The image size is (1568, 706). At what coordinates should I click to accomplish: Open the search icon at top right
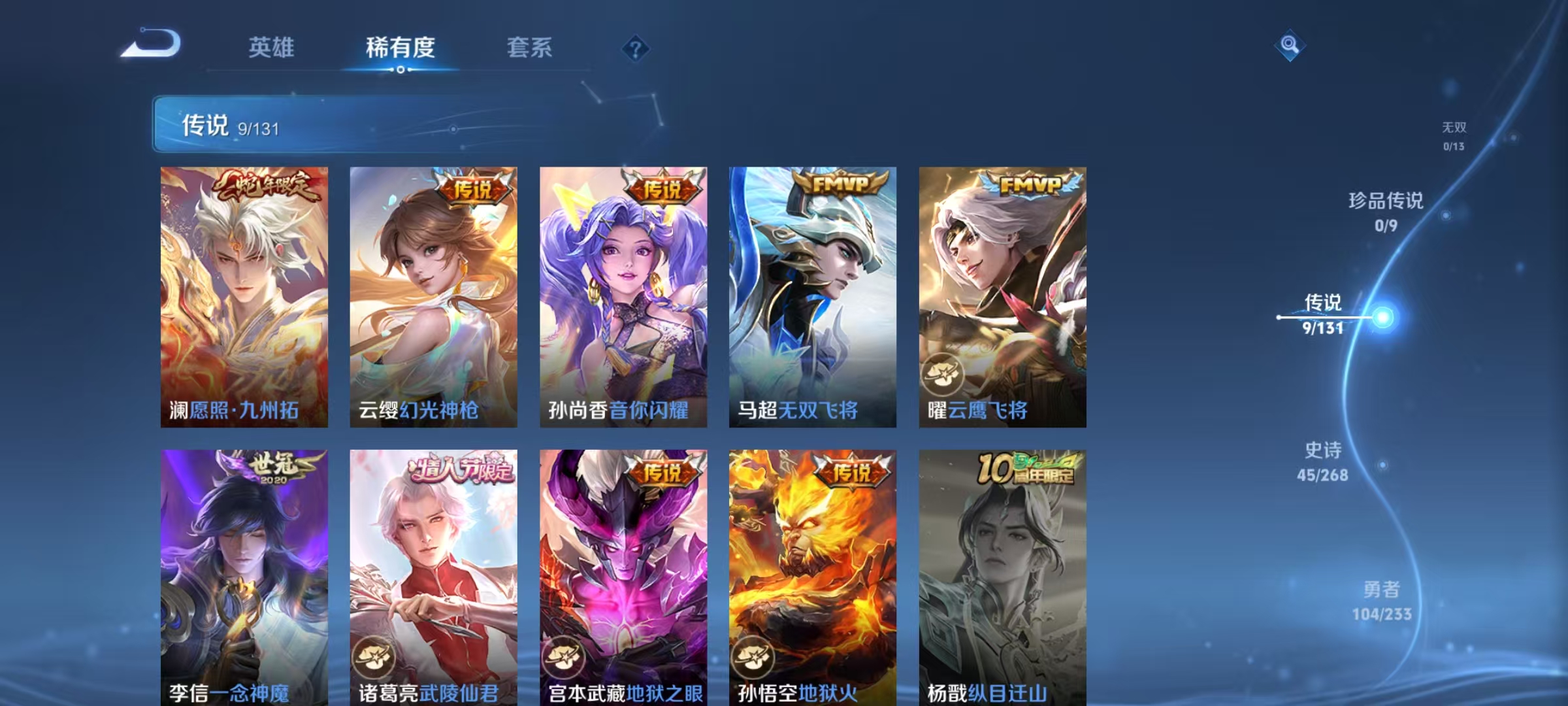pos(1290,44)
